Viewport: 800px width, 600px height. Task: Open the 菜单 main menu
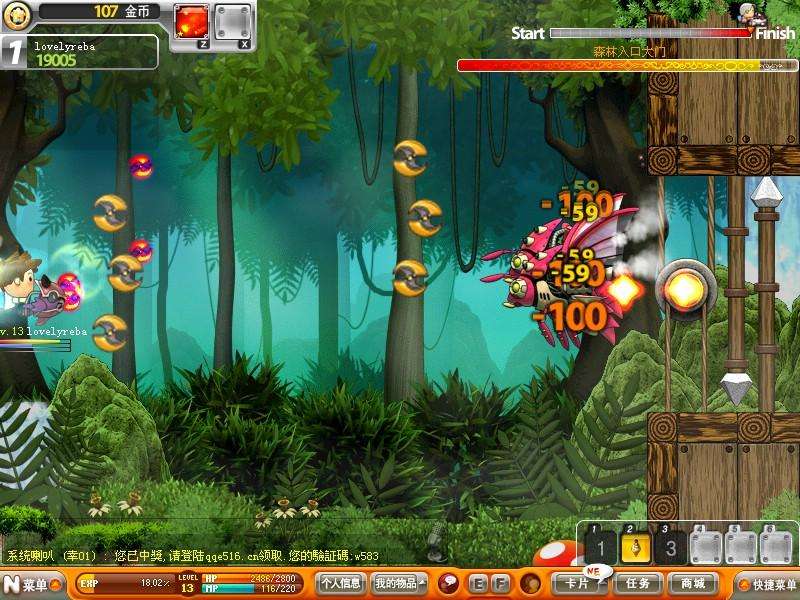[28, 584]
